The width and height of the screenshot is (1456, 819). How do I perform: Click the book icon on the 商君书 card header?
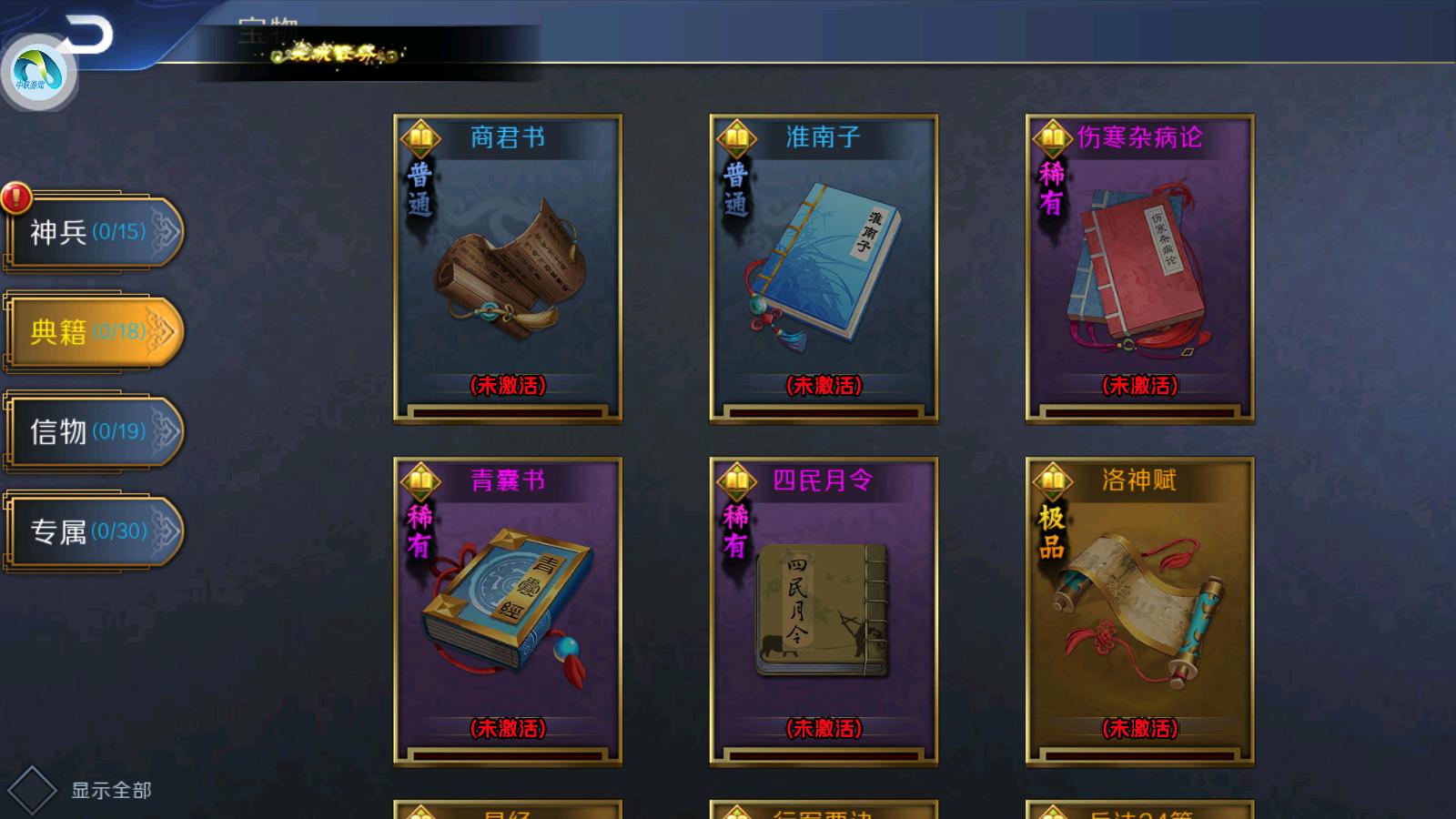[419, 136]
